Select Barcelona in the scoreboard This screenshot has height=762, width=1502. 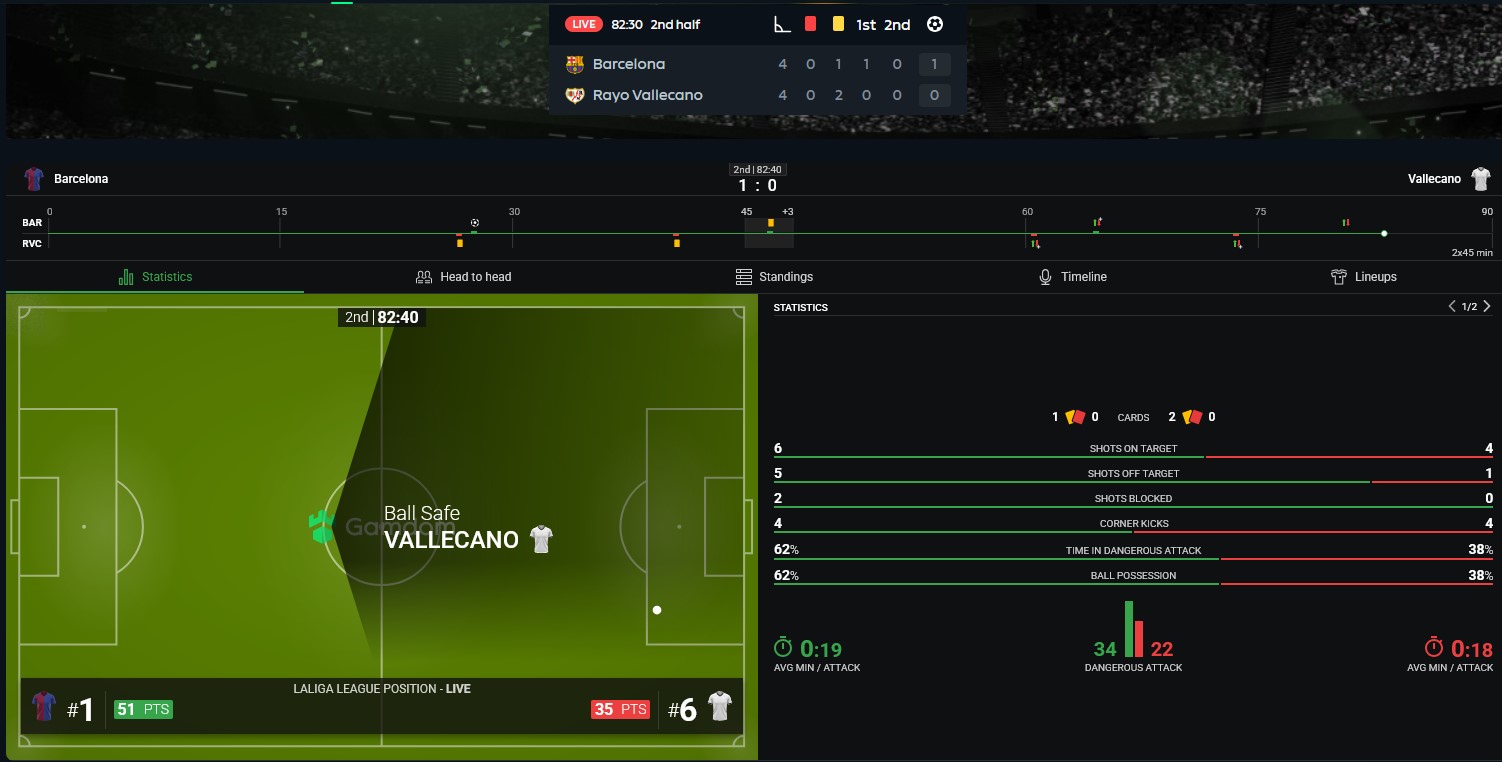[x=628, y=64]
